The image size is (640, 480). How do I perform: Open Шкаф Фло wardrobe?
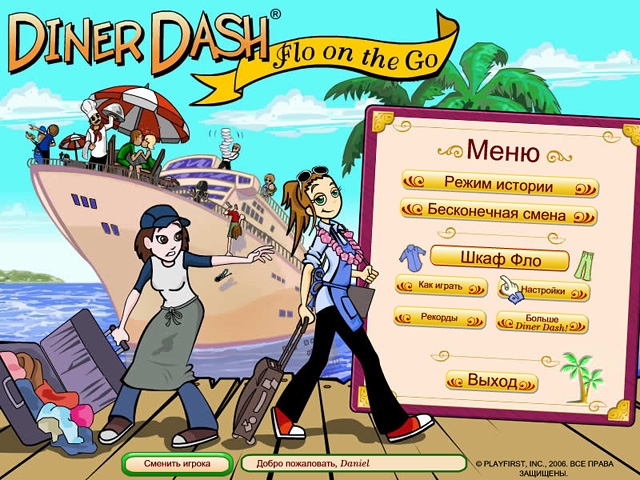(500, 260)
